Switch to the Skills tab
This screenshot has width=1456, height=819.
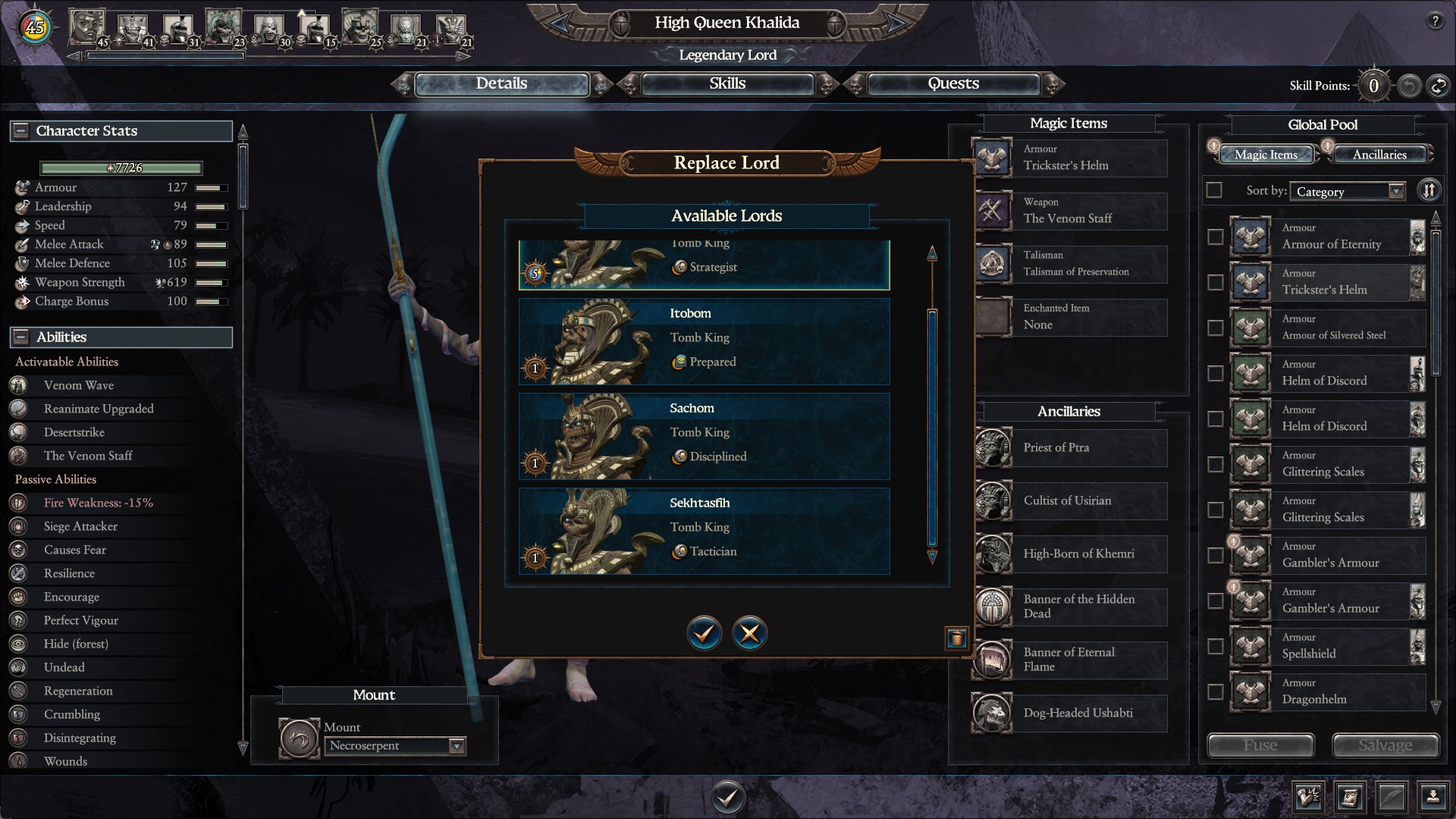(727, 84)
